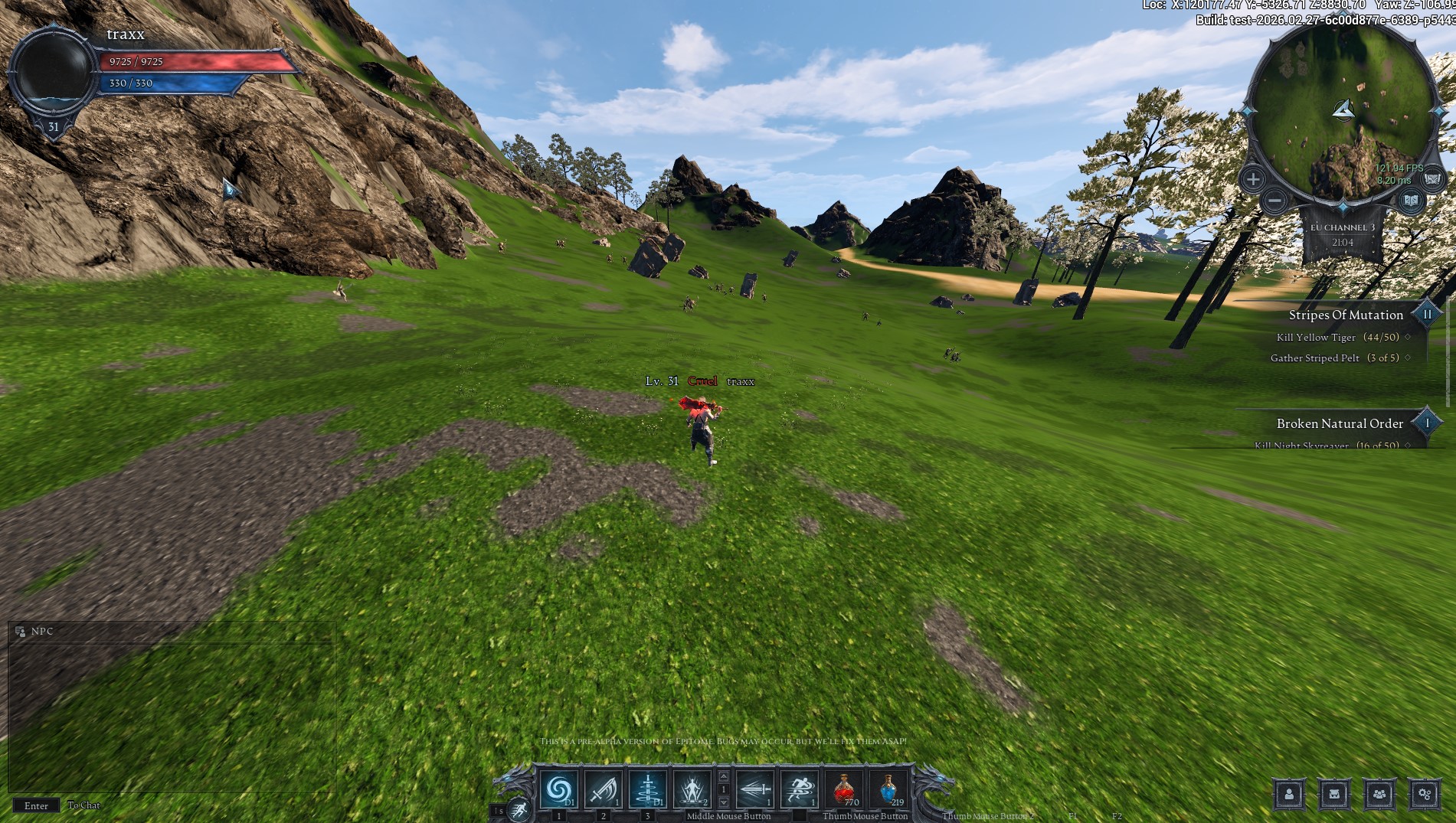Select the dash evasion skill in the hotbar

point(798,789)
